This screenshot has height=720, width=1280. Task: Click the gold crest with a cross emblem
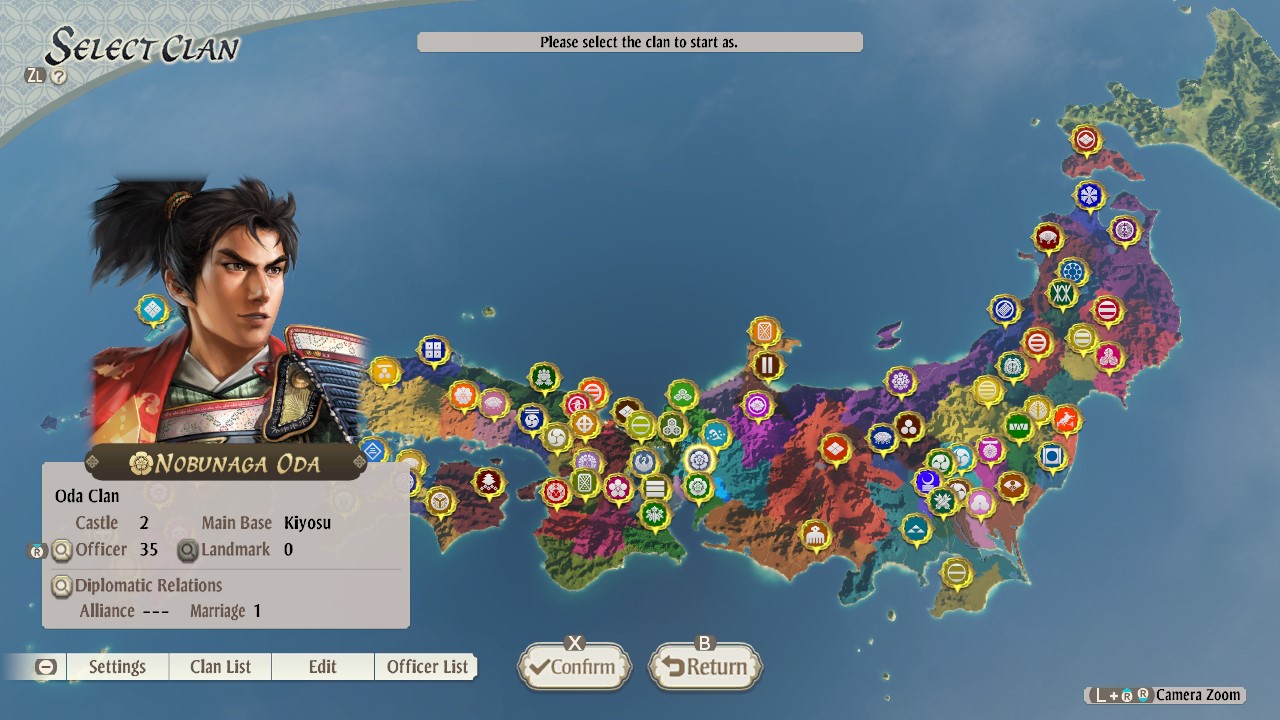585,425
